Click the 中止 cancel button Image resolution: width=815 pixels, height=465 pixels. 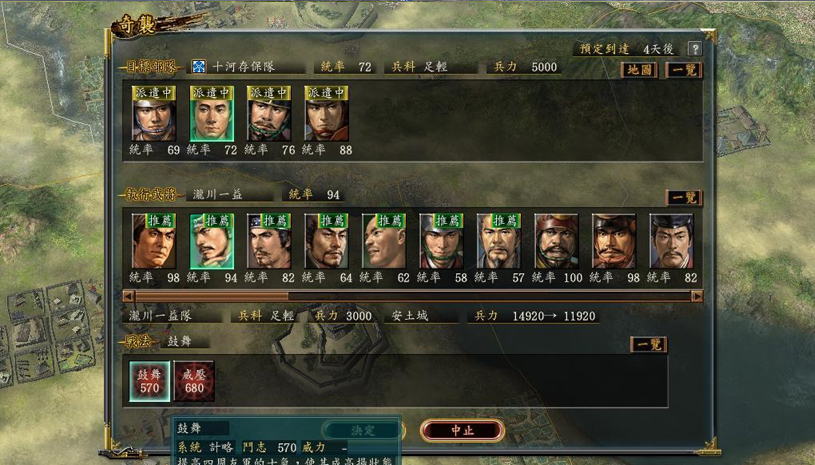tap(462, 430)
